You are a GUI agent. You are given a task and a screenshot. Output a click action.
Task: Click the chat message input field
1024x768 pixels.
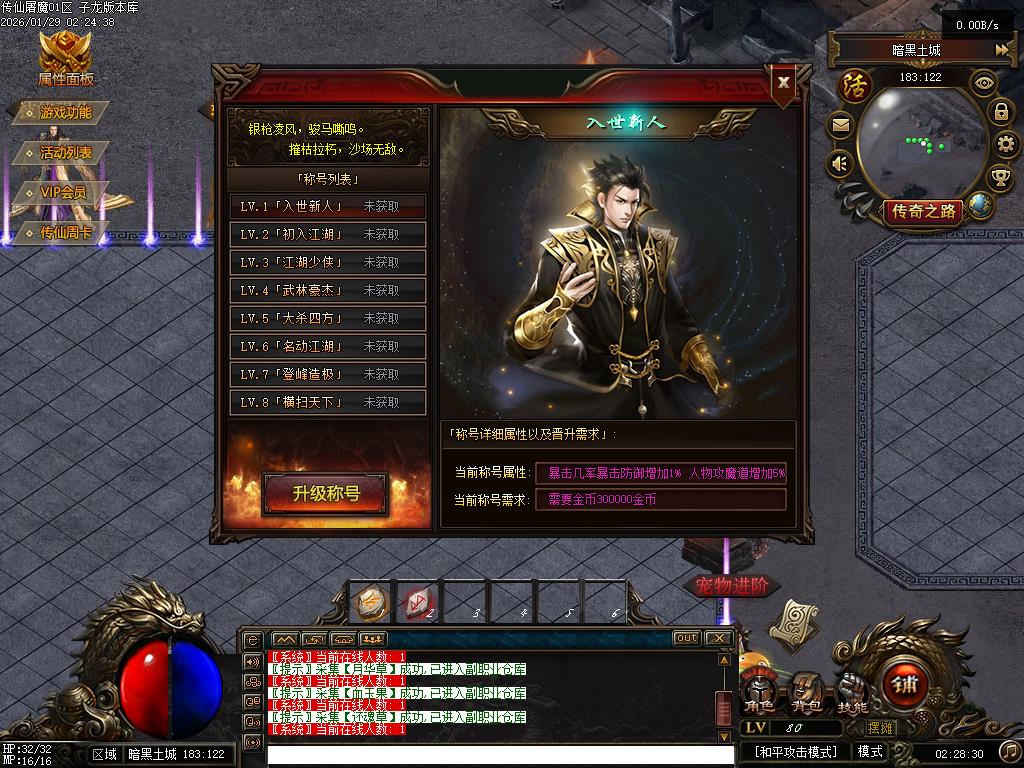click(x=500, y=756)
